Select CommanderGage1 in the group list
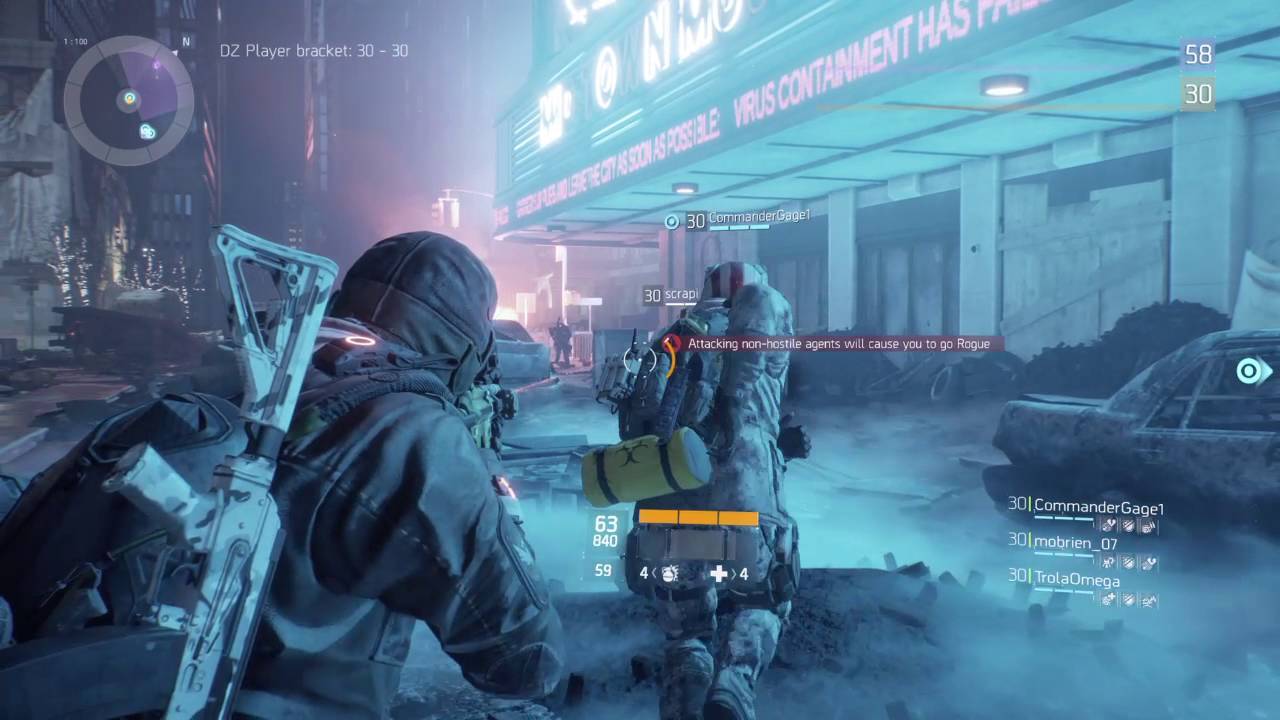Image resolution: width=1280 pixels, height=720 pixels. coord(1098,507)
